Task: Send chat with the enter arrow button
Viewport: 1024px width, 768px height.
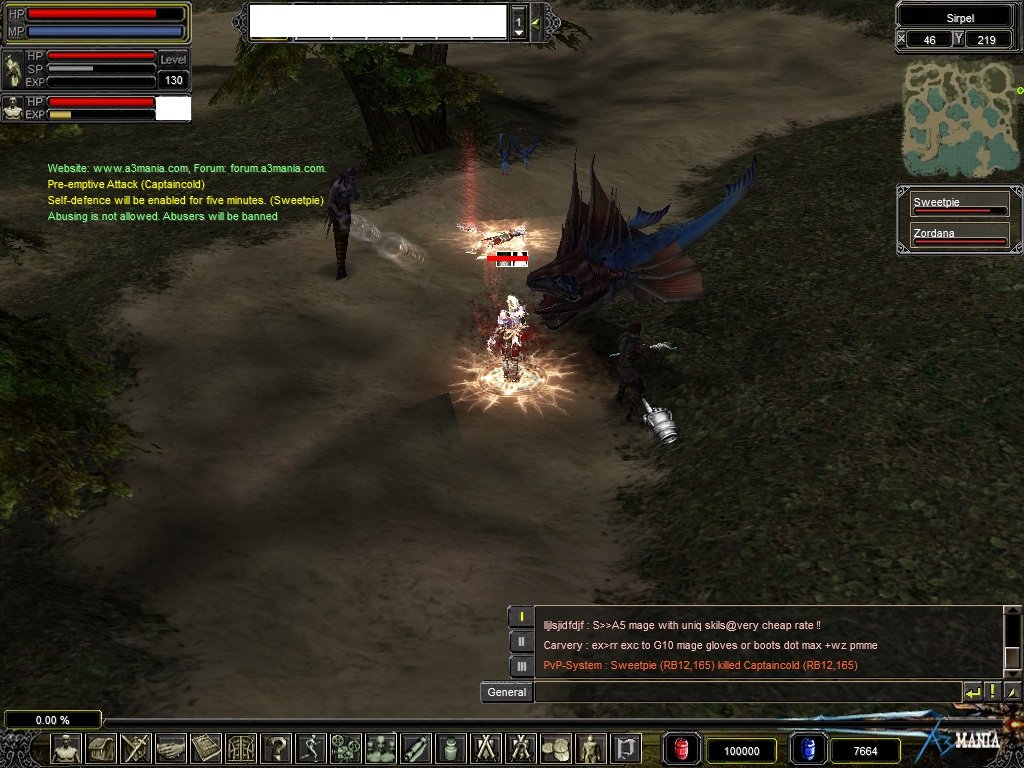Action: [972, 692]
